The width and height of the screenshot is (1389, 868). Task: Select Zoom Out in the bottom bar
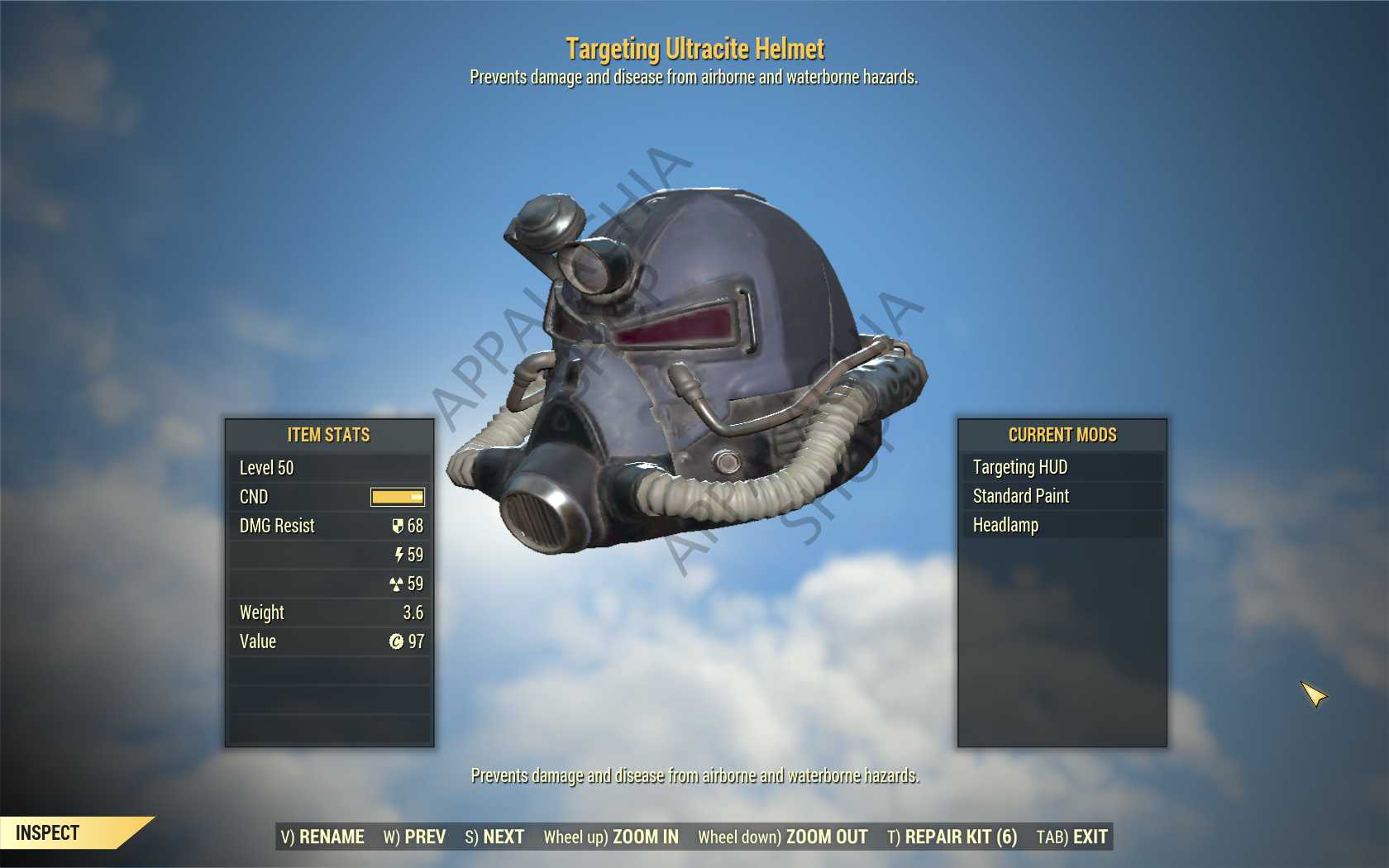783,837
